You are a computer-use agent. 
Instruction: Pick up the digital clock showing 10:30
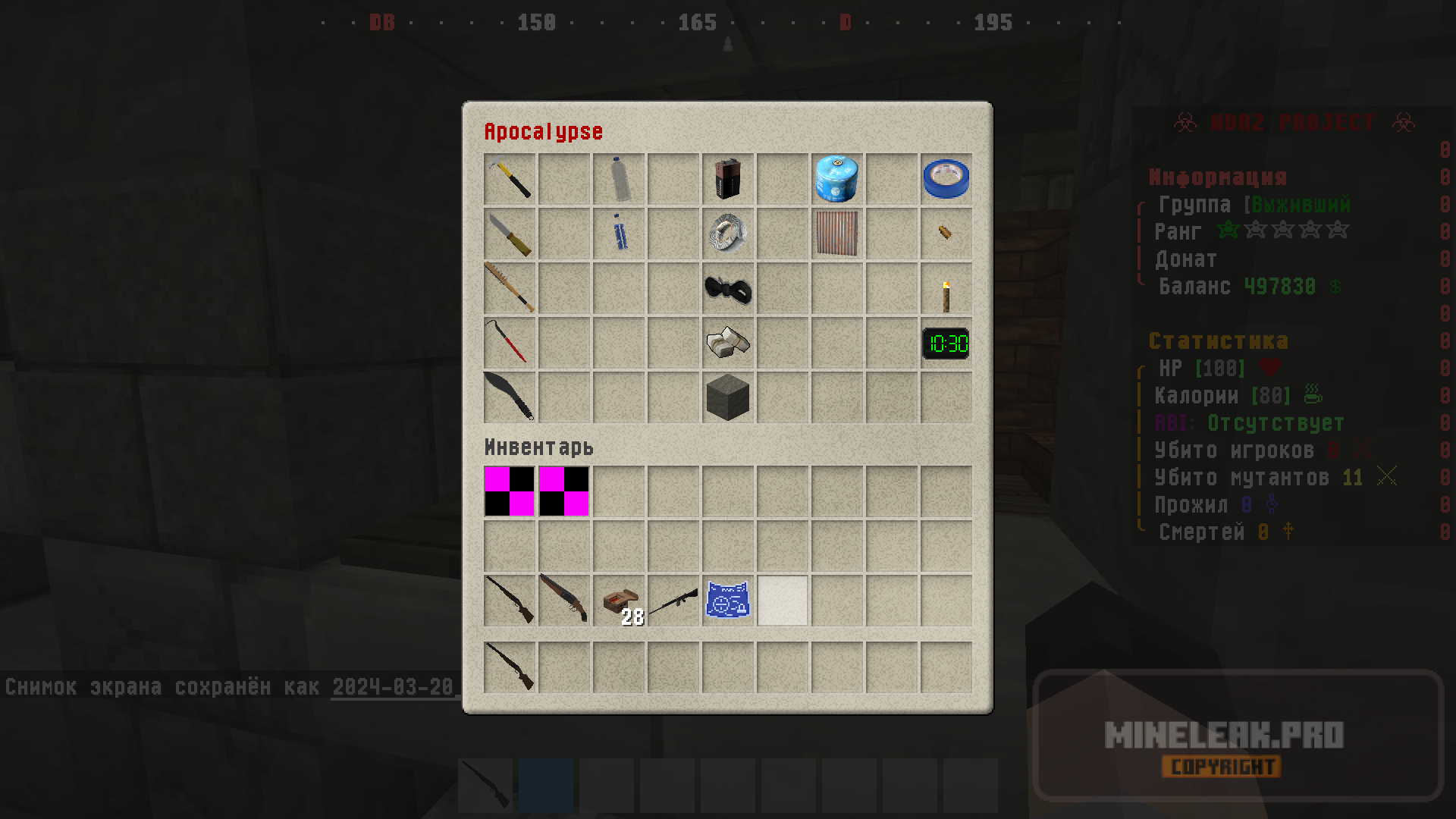tap(946, 344)
